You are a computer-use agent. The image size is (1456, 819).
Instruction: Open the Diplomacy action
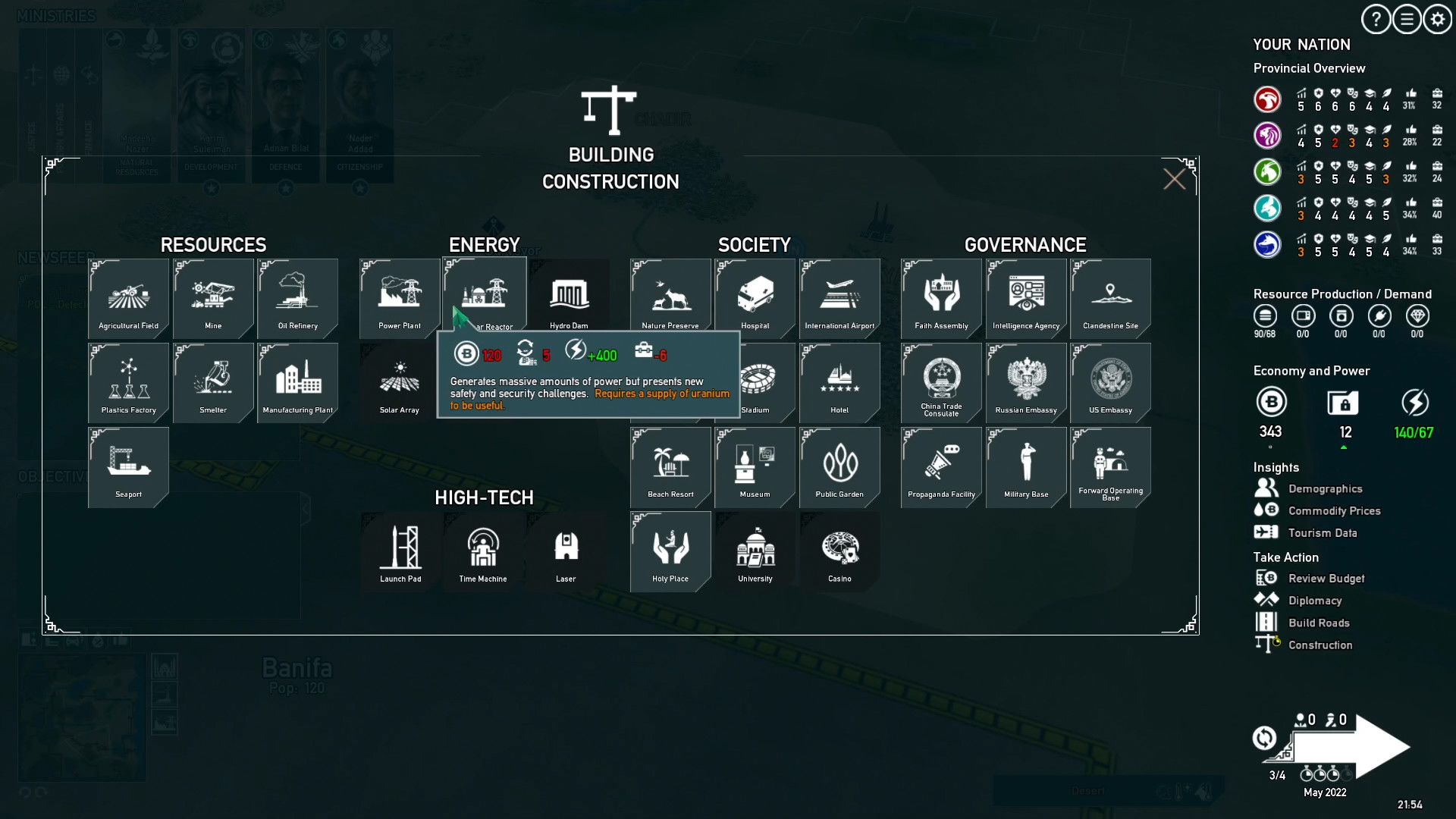pos(1315,600)
